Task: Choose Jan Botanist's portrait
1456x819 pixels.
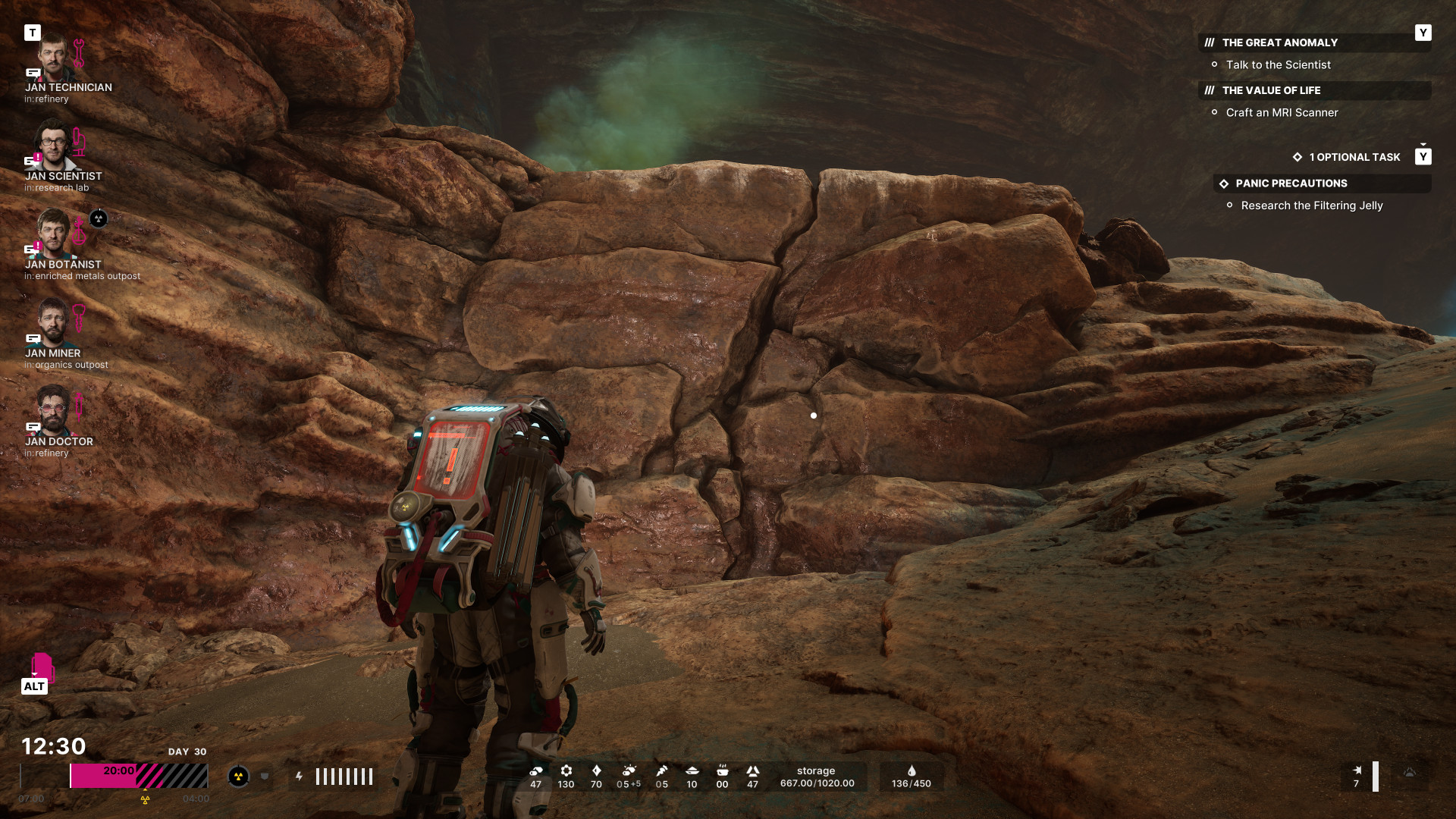Action: click(53, 234)
